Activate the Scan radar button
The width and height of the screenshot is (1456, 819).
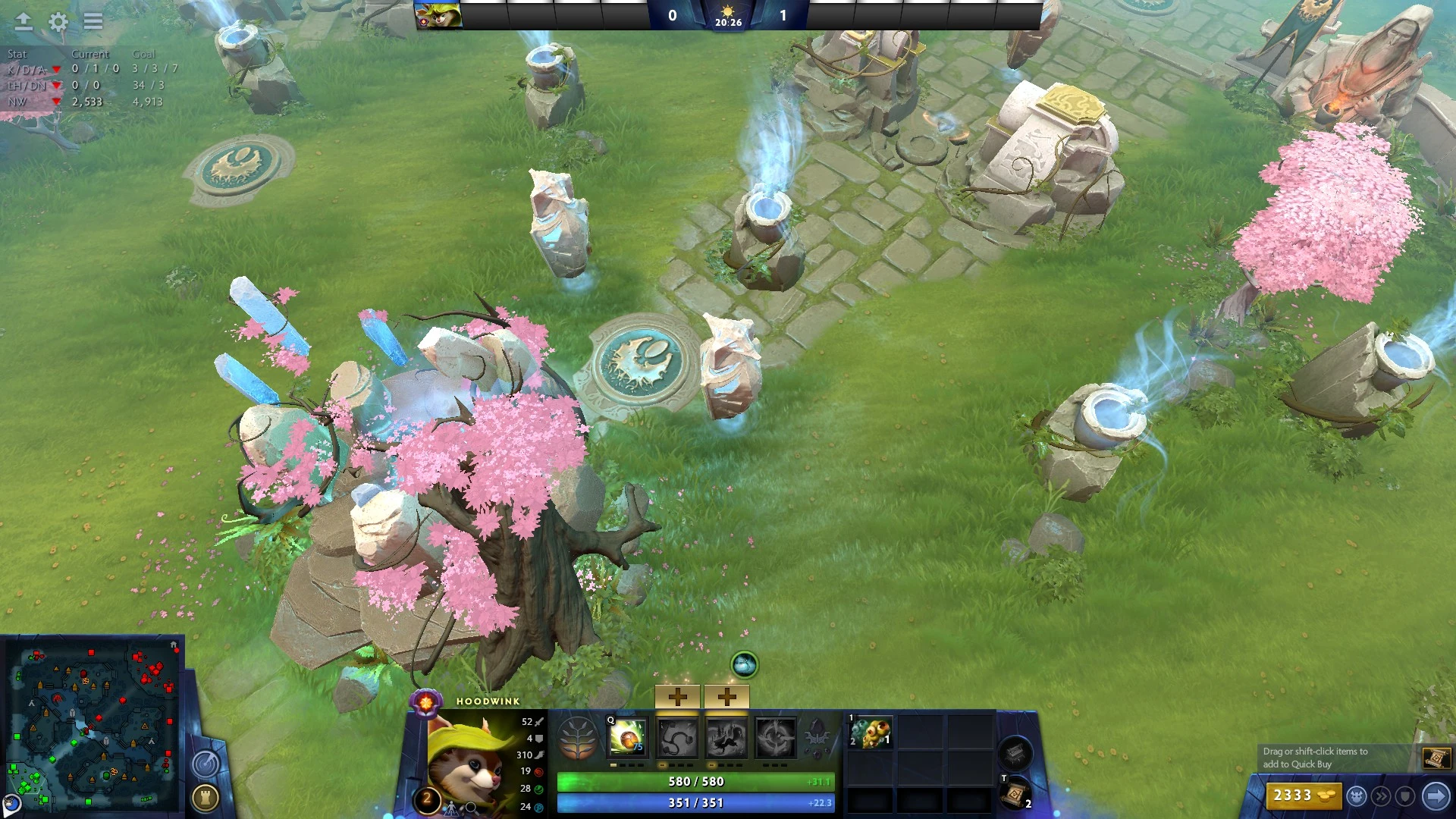[x=206, y=764]
